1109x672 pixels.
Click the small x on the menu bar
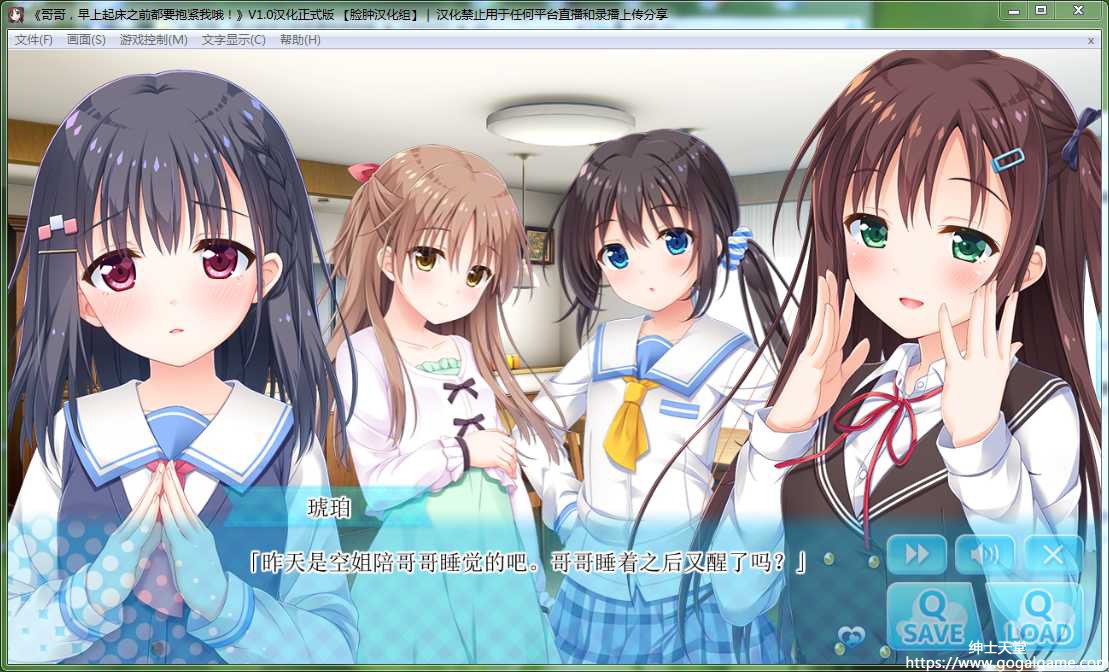(x=1091, y=41)
